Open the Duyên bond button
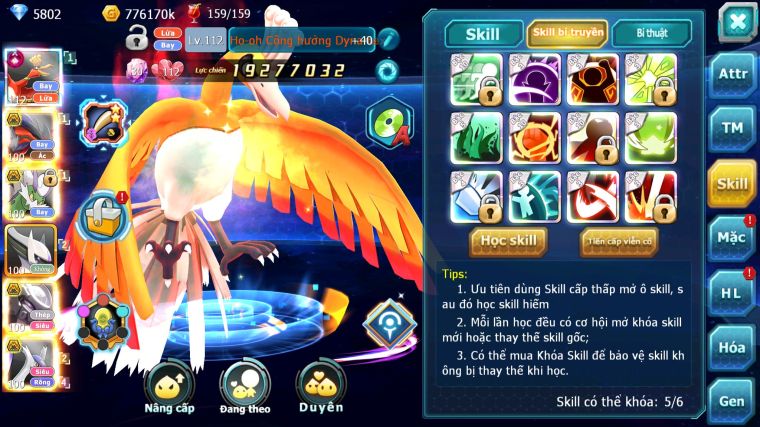 pyautogui.click(x=321, y=388)
